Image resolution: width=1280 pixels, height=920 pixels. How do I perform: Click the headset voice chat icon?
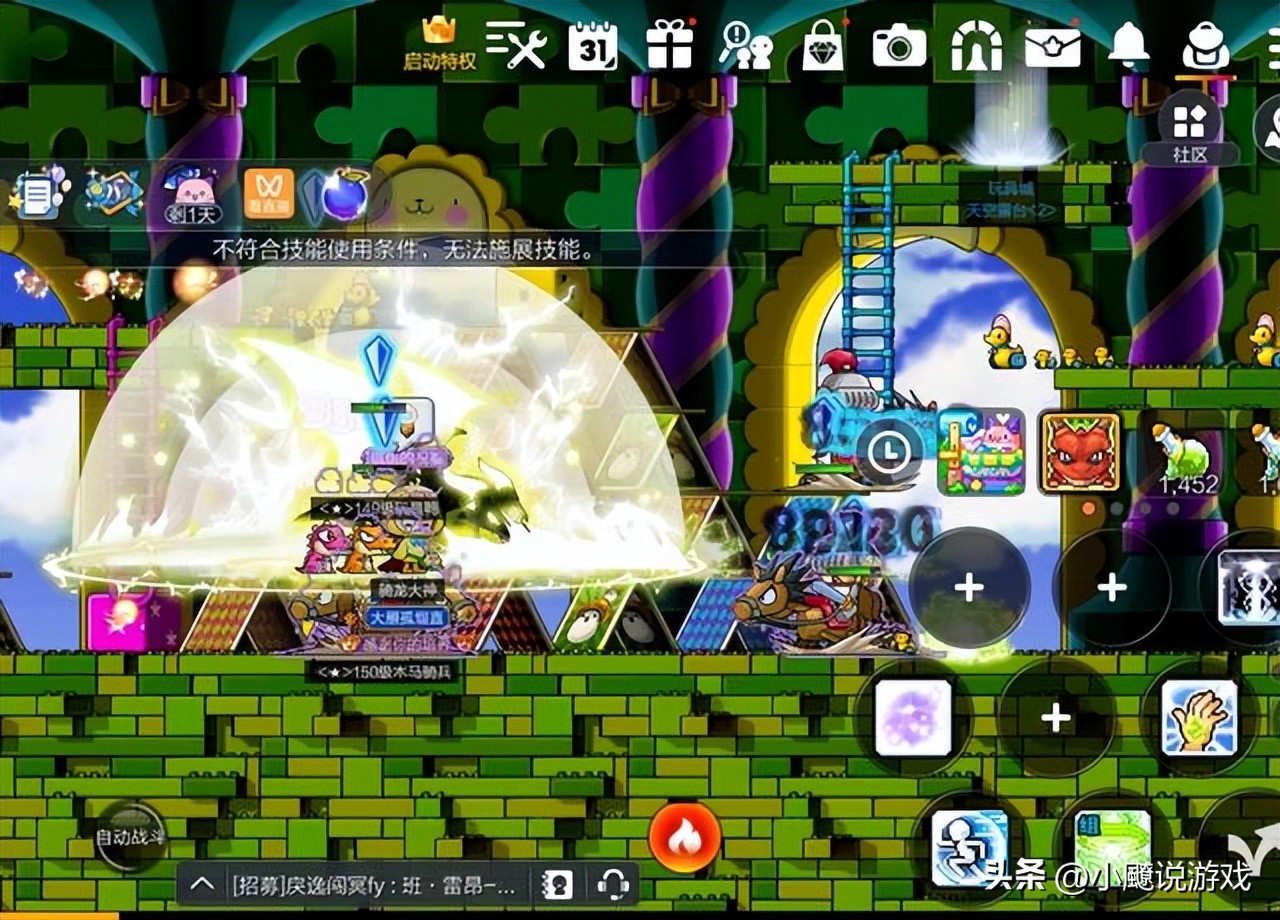coord(612,884)
